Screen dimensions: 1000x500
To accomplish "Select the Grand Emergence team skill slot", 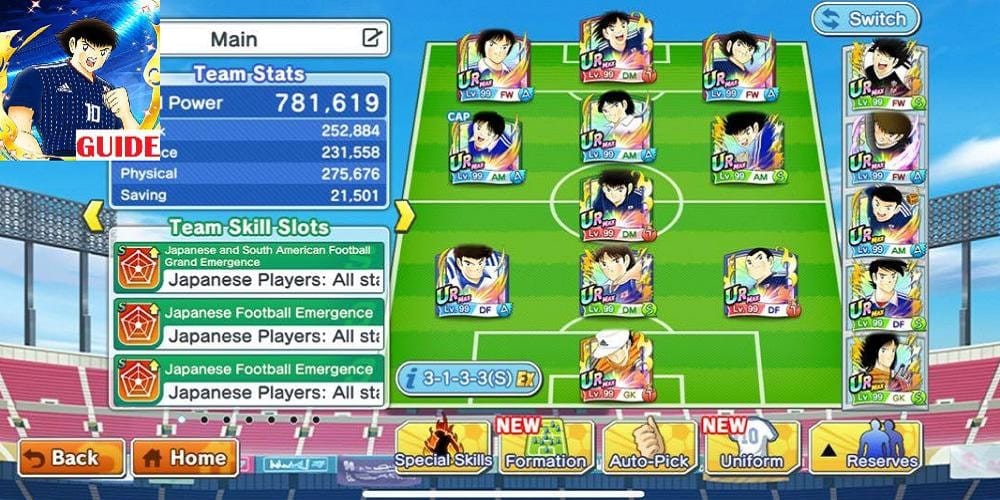I will 249,266.
